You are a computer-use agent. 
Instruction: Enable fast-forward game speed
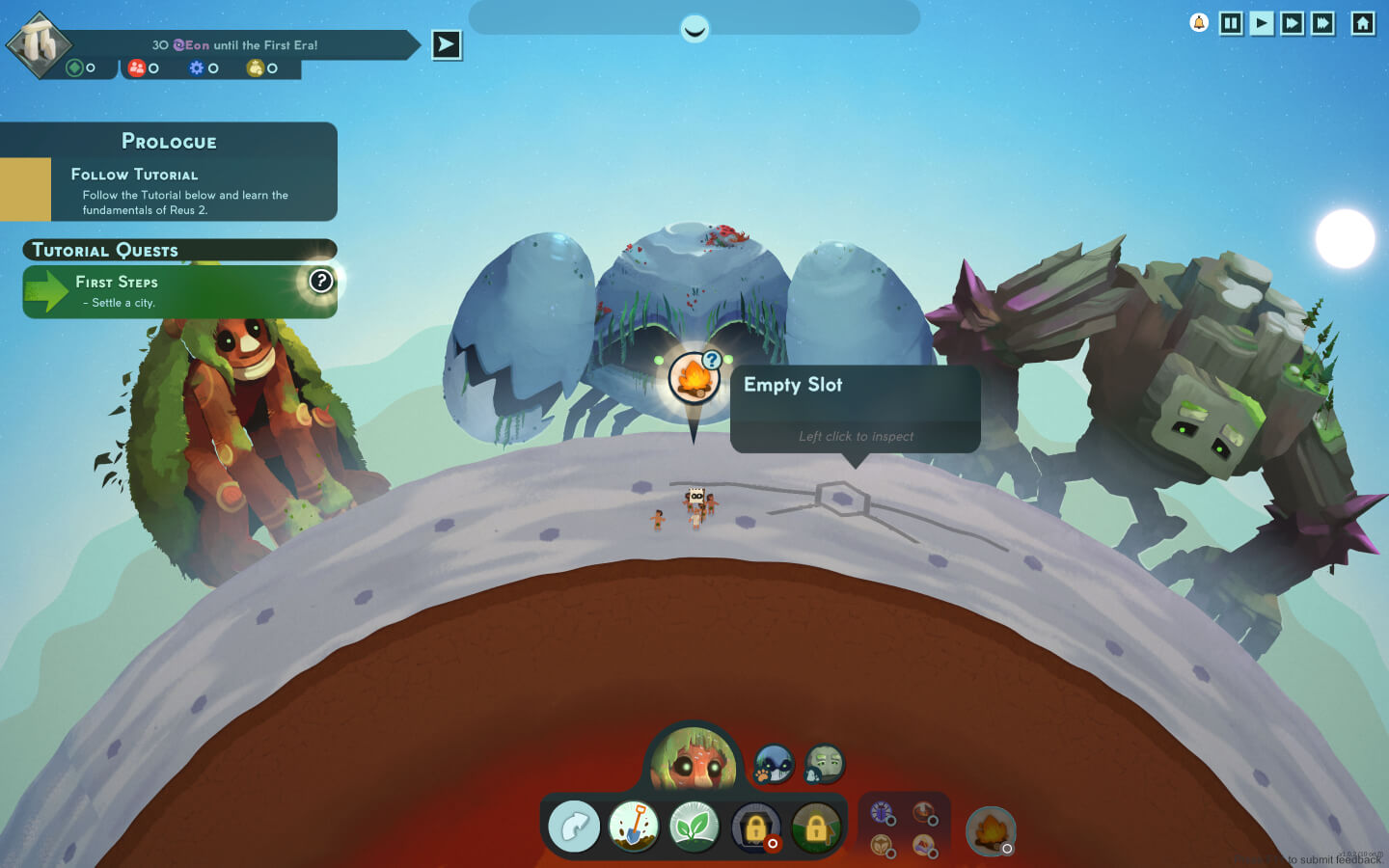pos(1292,23)
